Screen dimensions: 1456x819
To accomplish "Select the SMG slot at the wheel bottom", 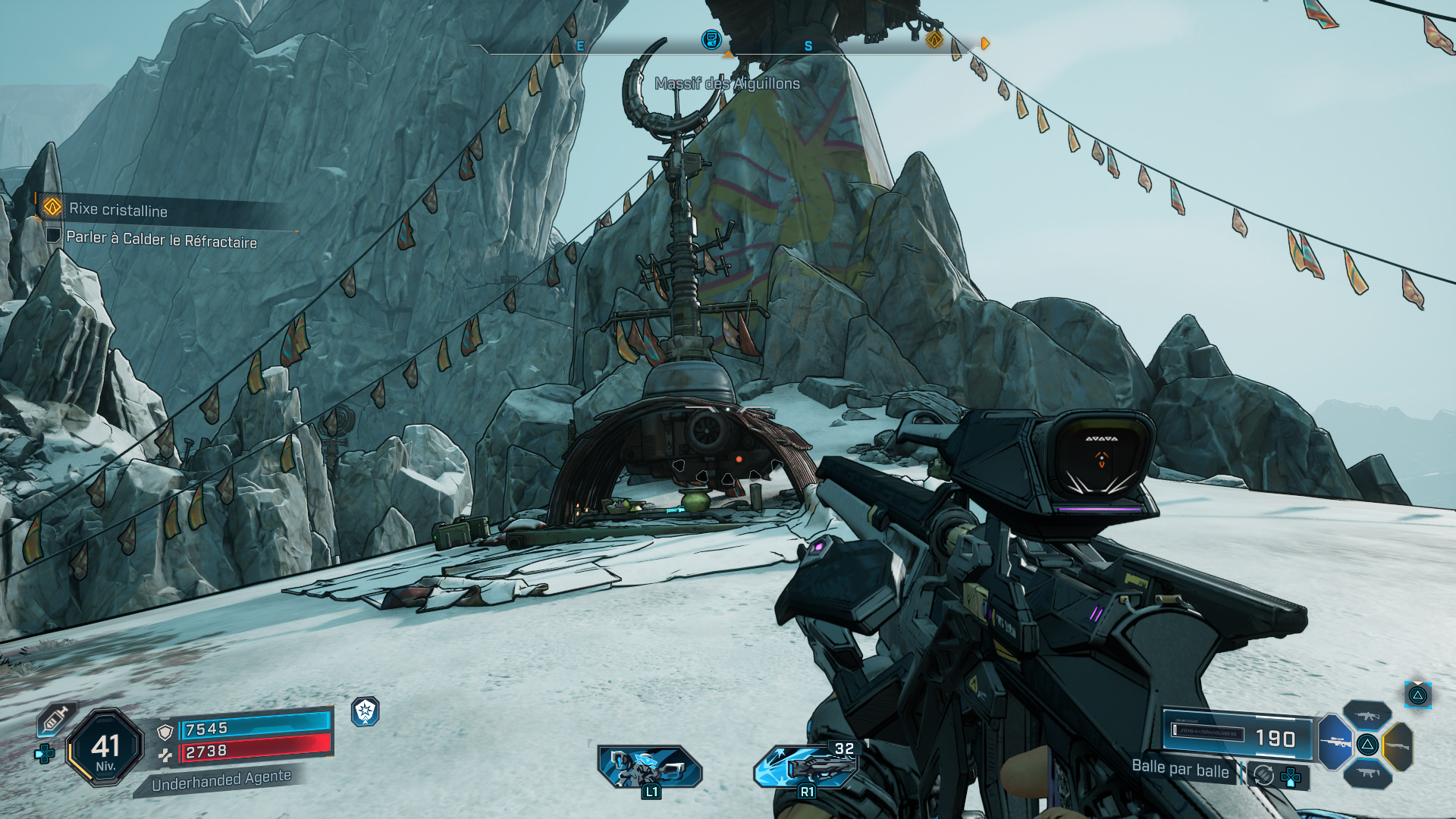I will [x=1369, y=773].
